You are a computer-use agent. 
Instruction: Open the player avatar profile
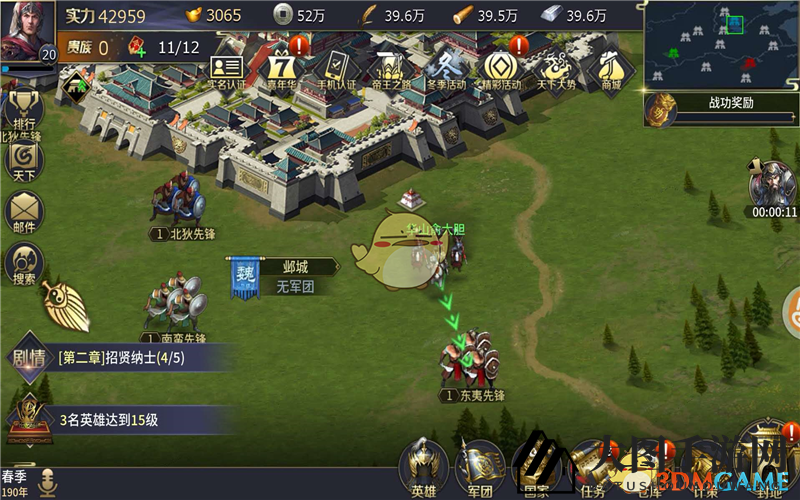(28, 32)
